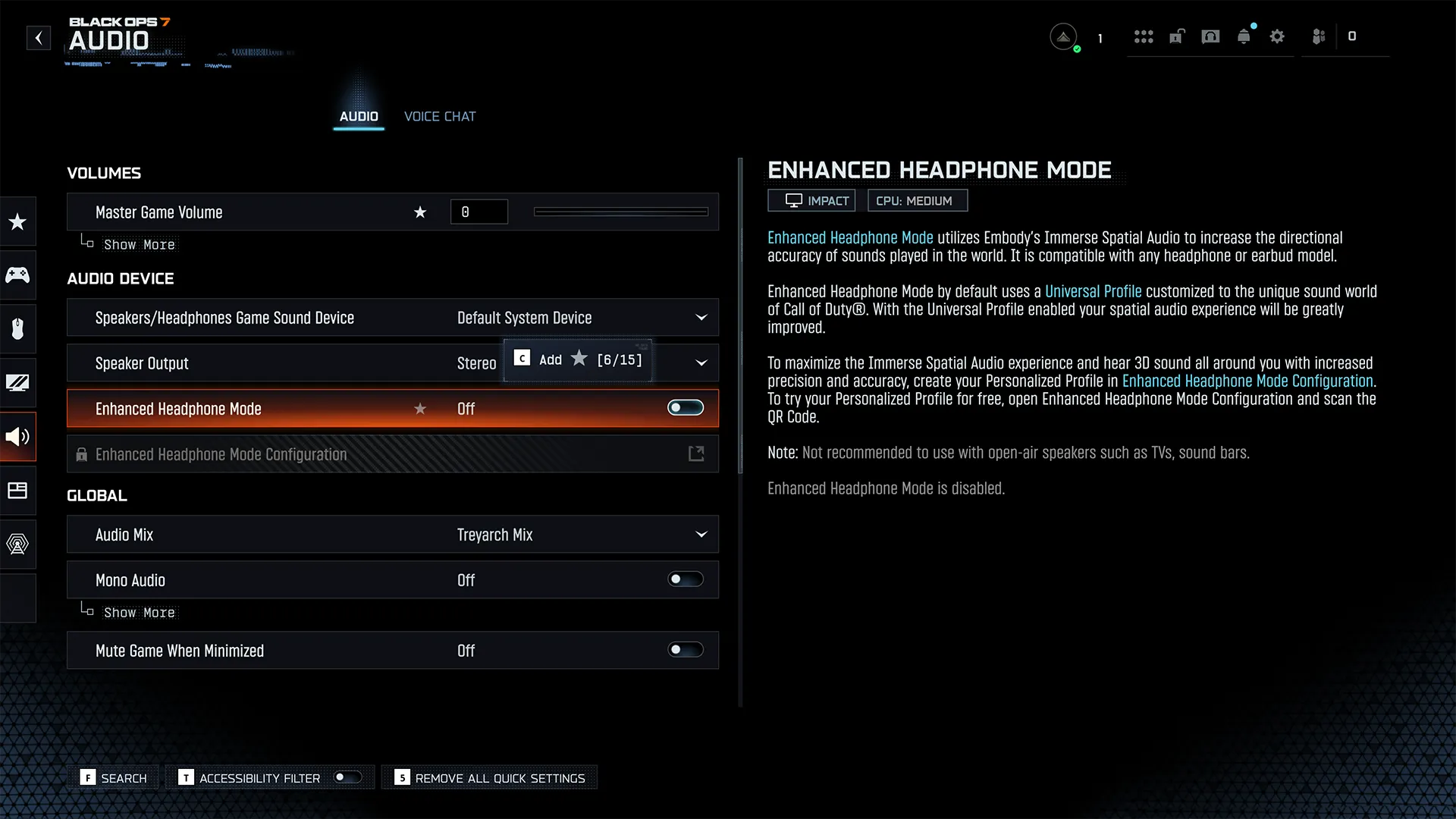Favorite Enhanced Headphone Mode with its star
Viewport: 1456px width, 819px height.
pos(420,409)
